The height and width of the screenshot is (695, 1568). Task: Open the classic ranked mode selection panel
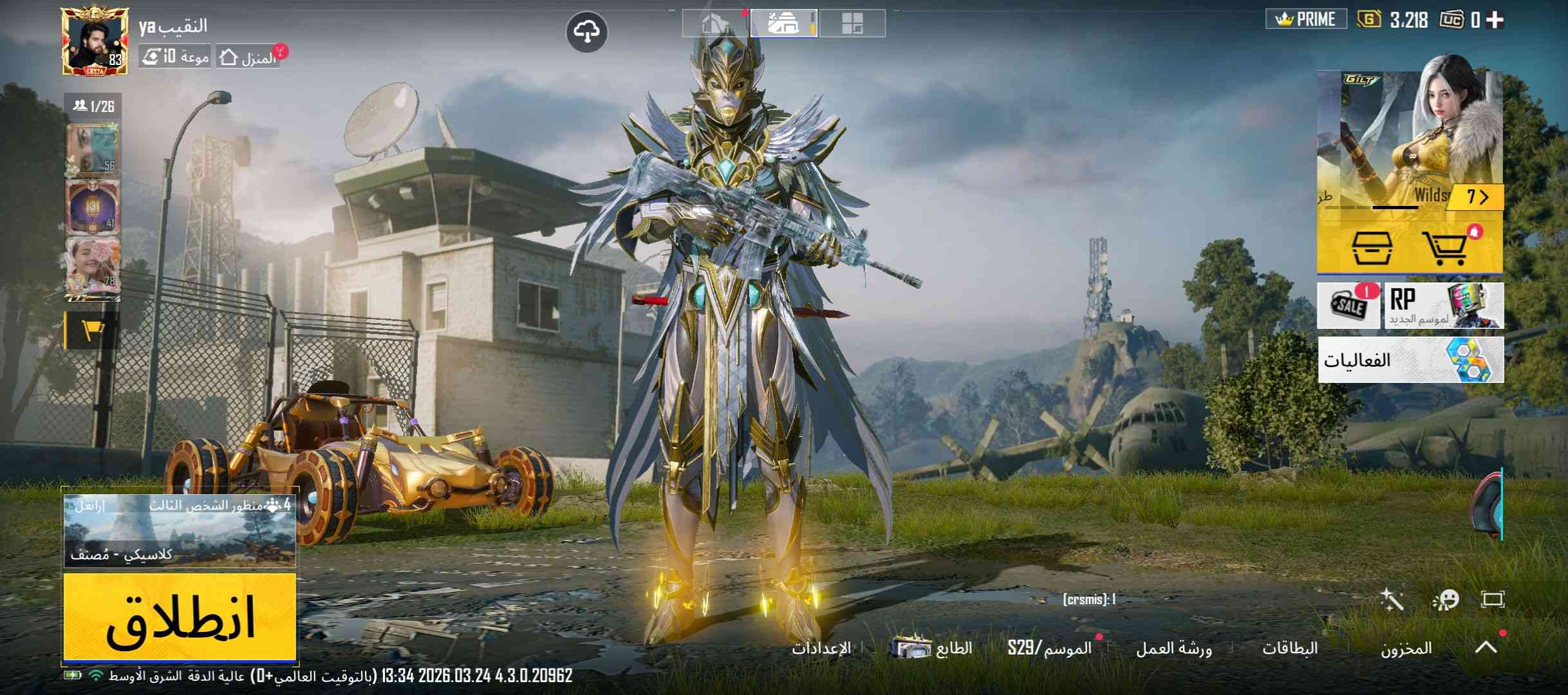click(x=180, y=531)
